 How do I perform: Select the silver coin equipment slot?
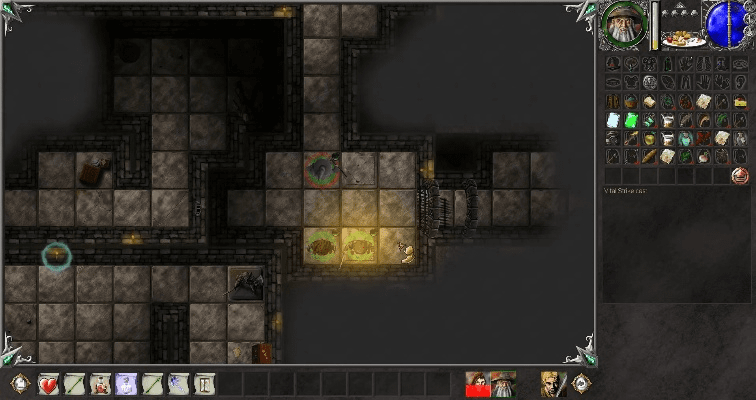(x=649, y=82)
